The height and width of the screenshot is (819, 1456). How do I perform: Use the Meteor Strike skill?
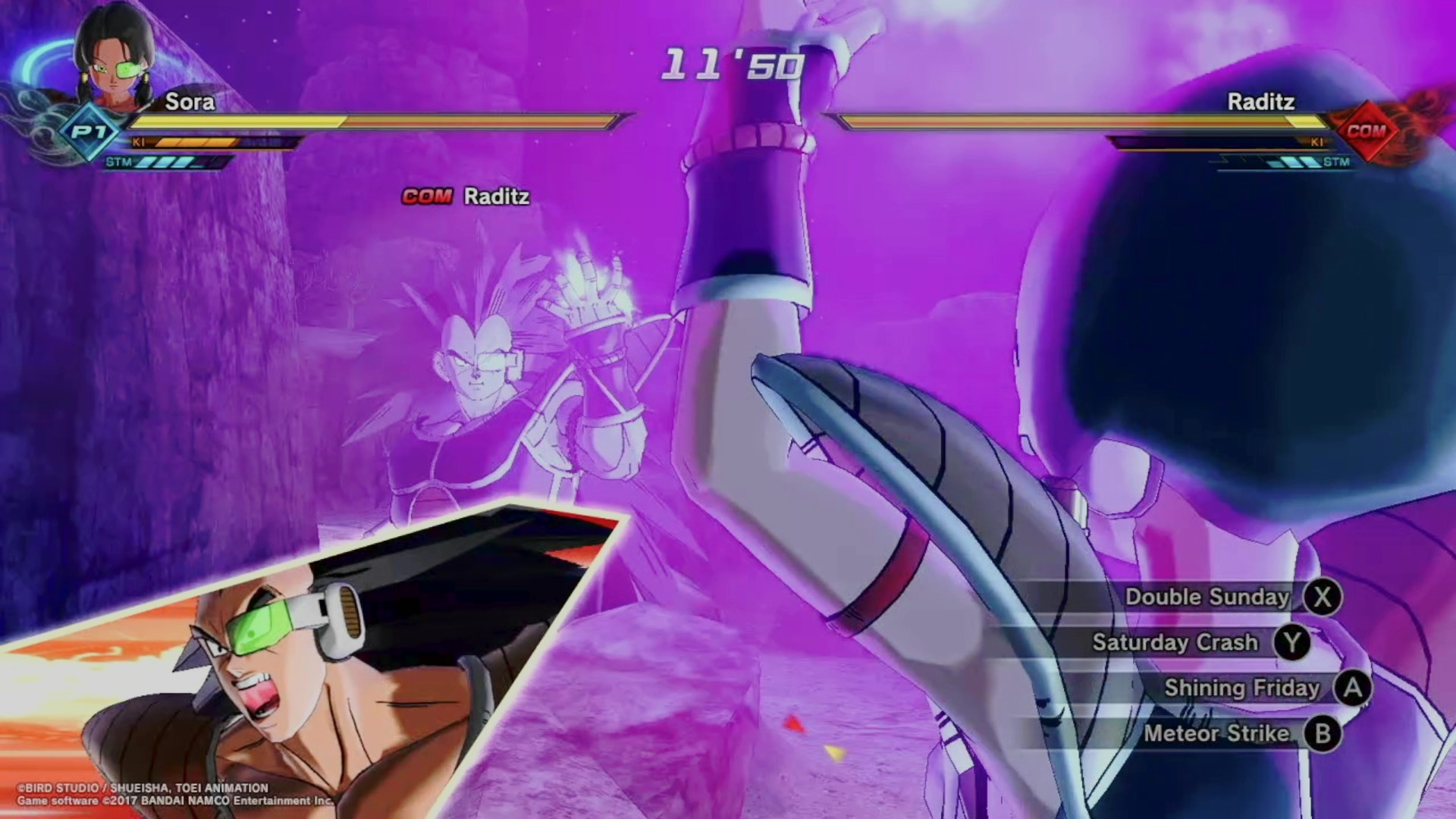click(x=1216, y=733)
